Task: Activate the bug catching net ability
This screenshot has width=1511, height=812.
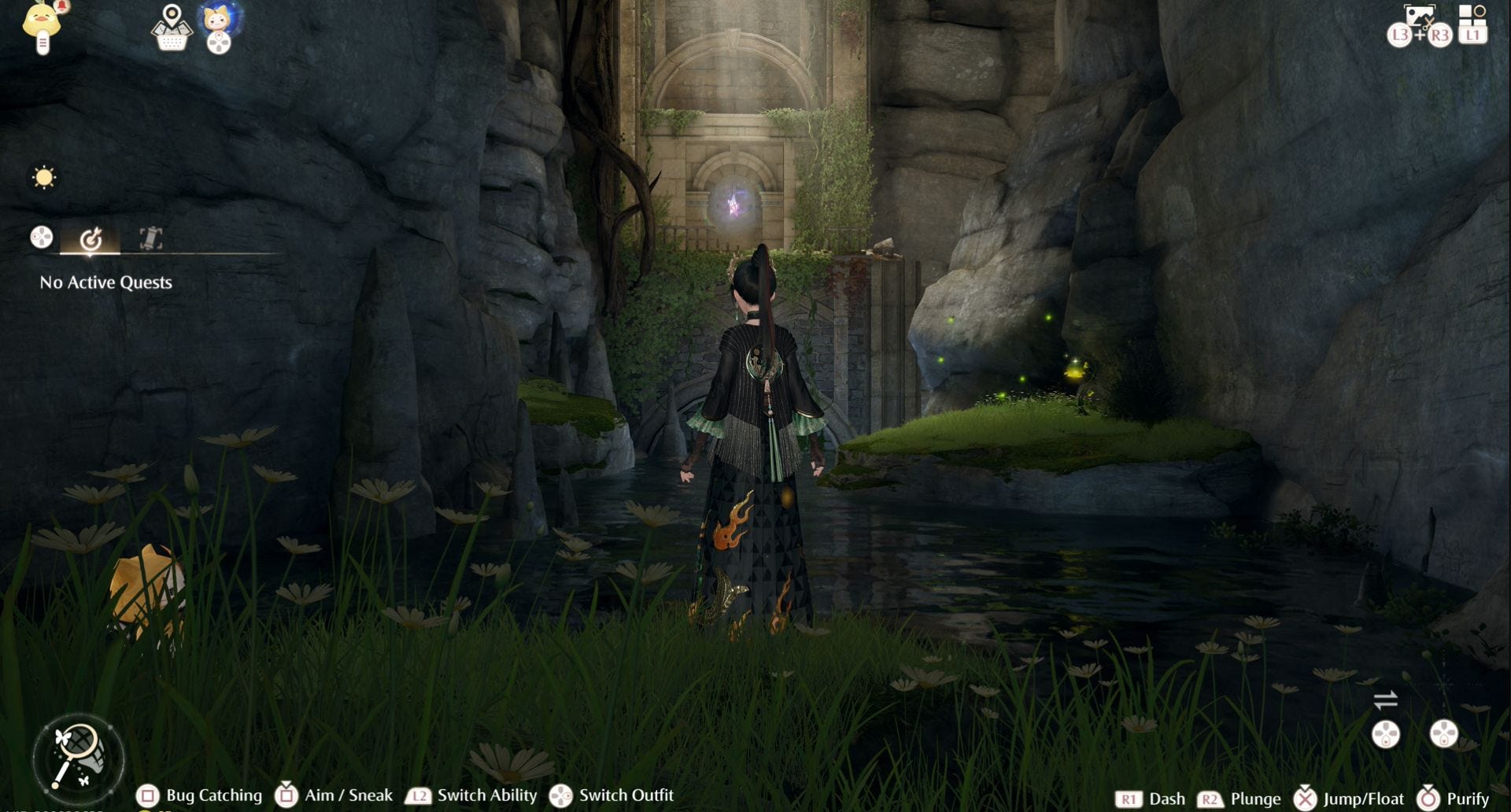Action: click(x=78, y=757)
